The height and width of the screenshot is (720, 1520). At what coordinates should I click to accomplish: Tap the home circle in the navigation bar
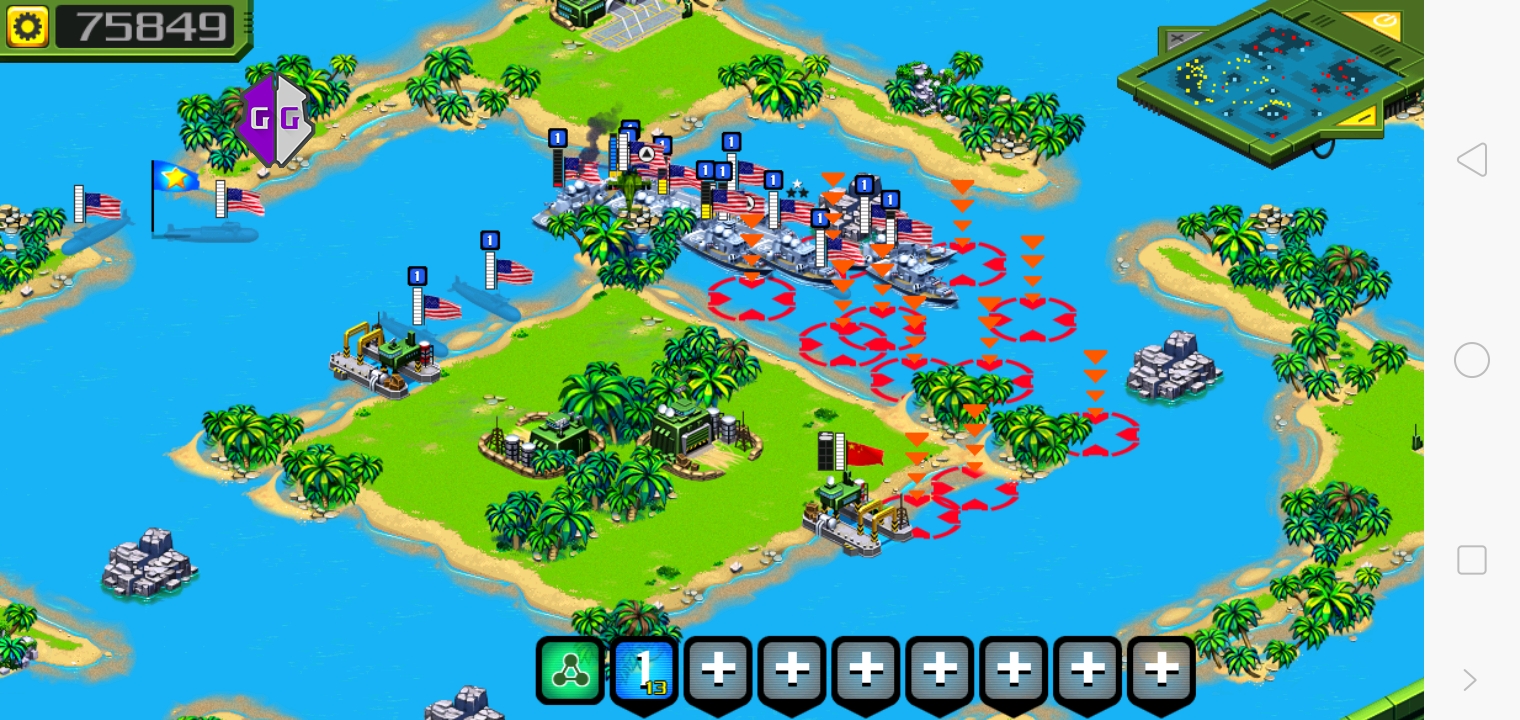(1471, 360)
